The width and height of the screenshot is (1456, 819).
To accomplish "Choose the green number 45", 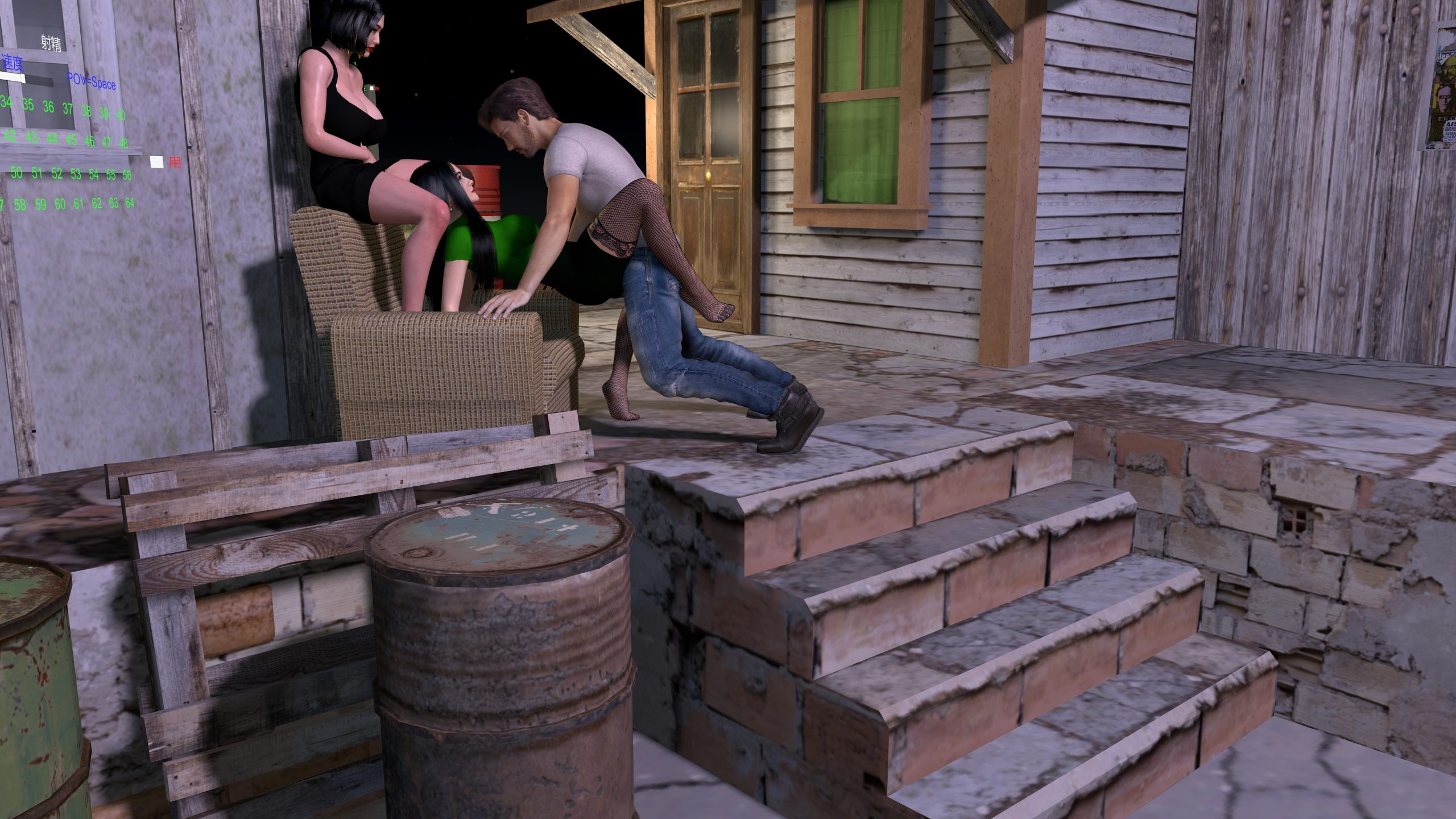I will pyautogui.click(x=71, y=139).
